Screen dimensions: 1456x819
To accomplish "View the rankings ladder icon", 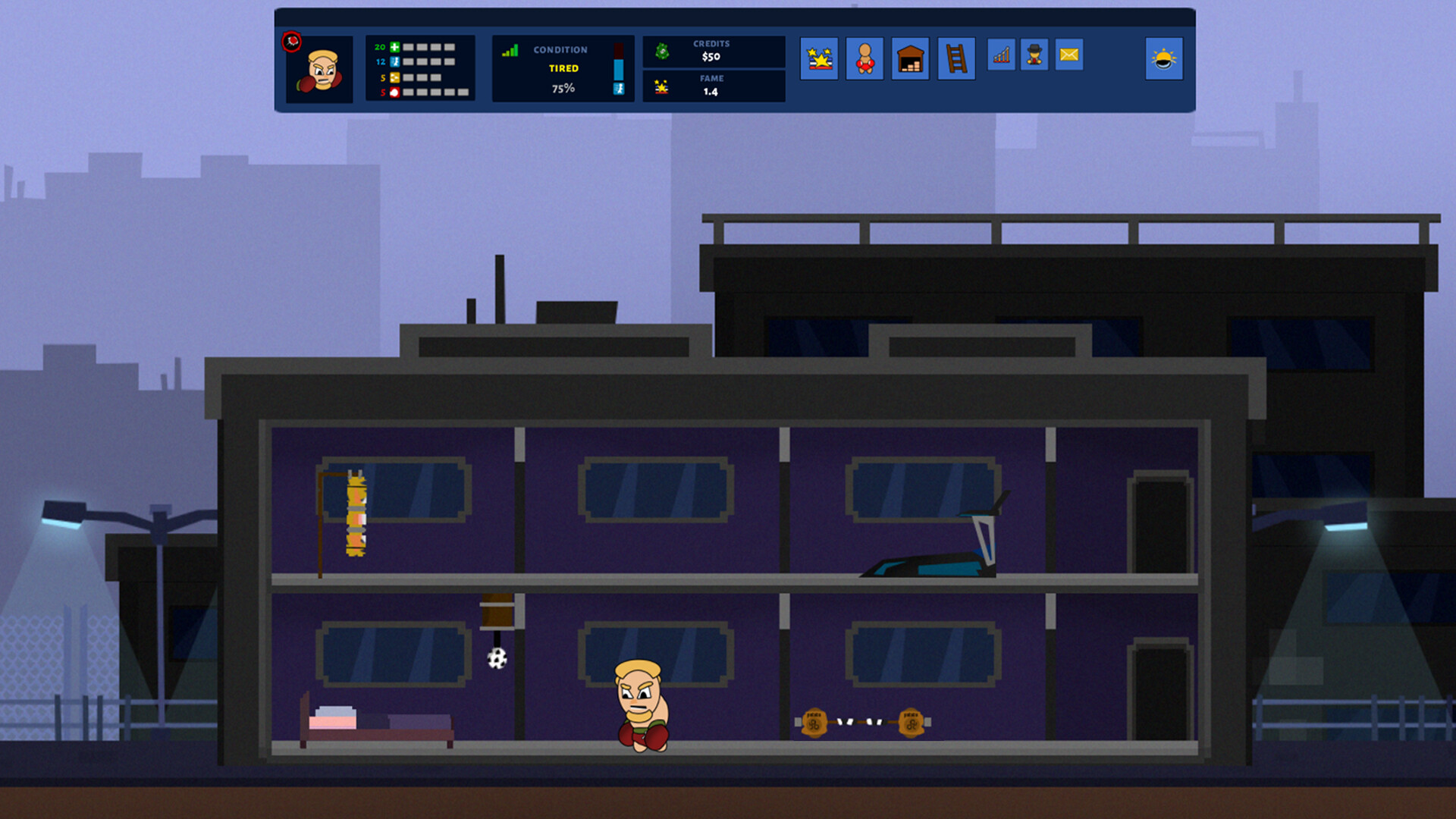I will (x=955, y=58).
